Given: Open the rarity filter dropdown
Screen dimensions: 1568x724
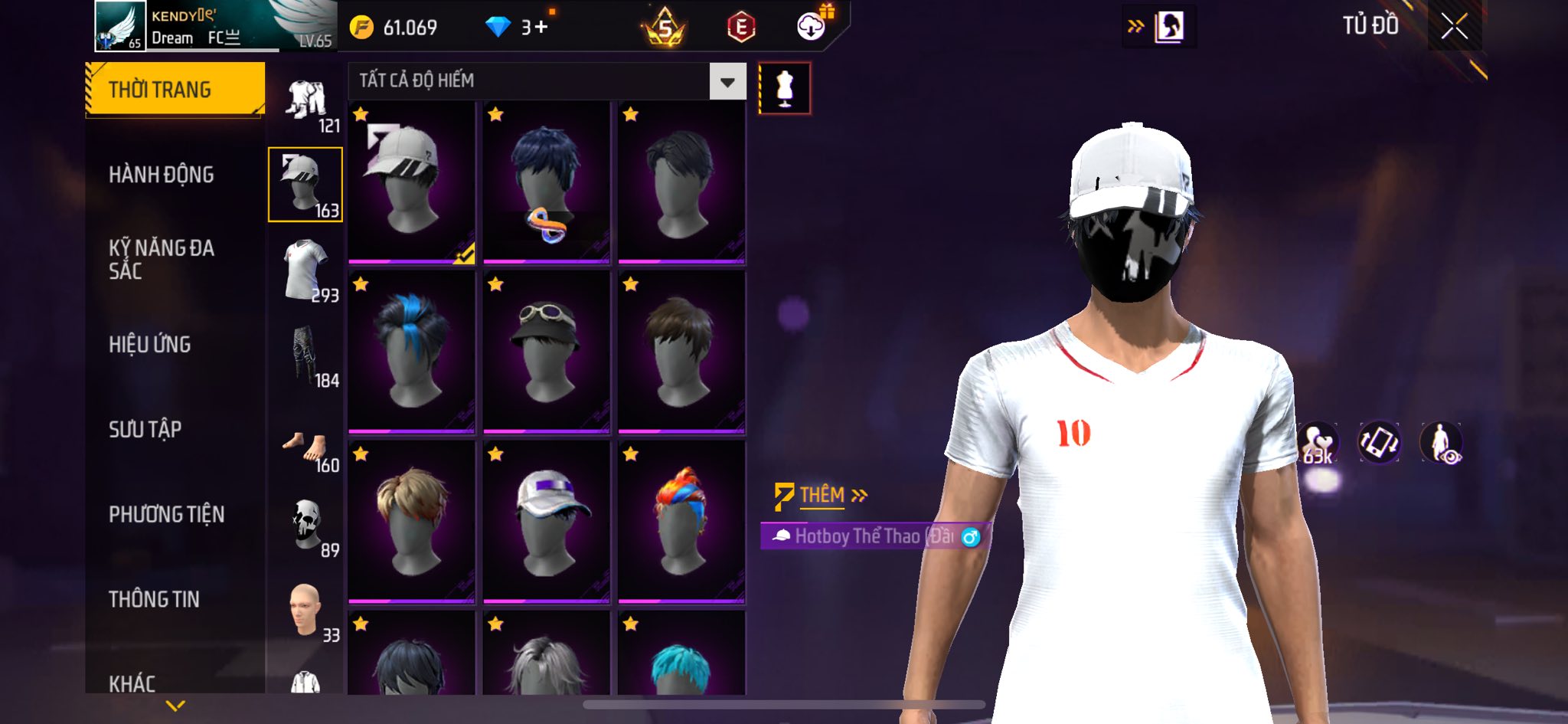Looking at the screenshot, I should 727,81.
